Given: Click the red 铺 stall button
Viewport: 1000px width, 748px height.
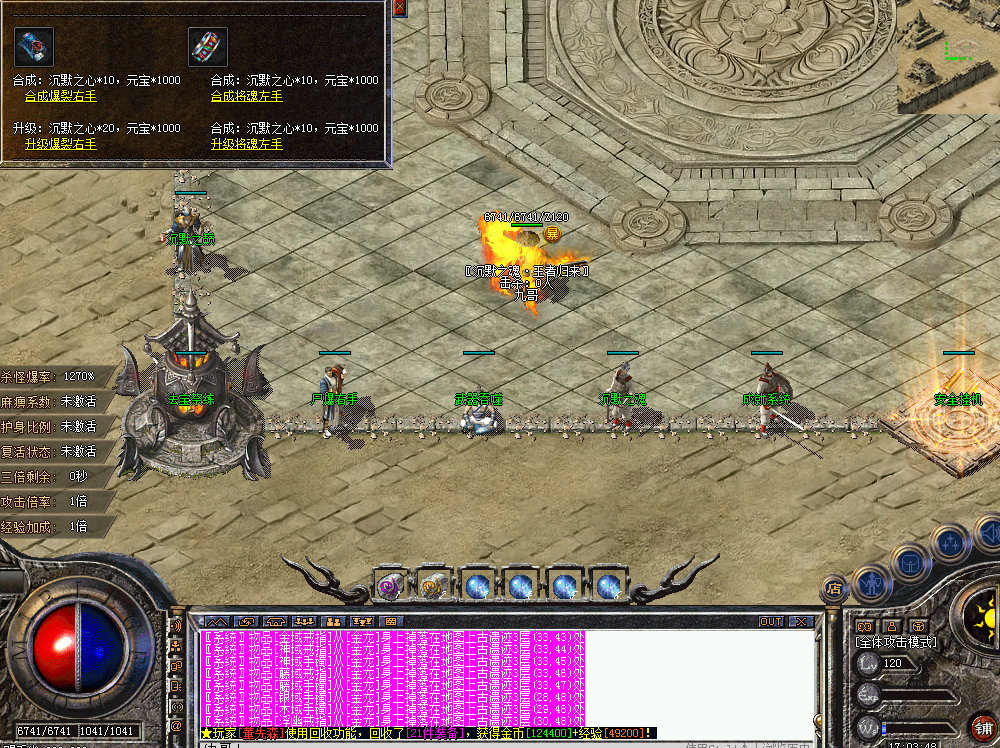Looking at the screenshot, I should [983, 728].
